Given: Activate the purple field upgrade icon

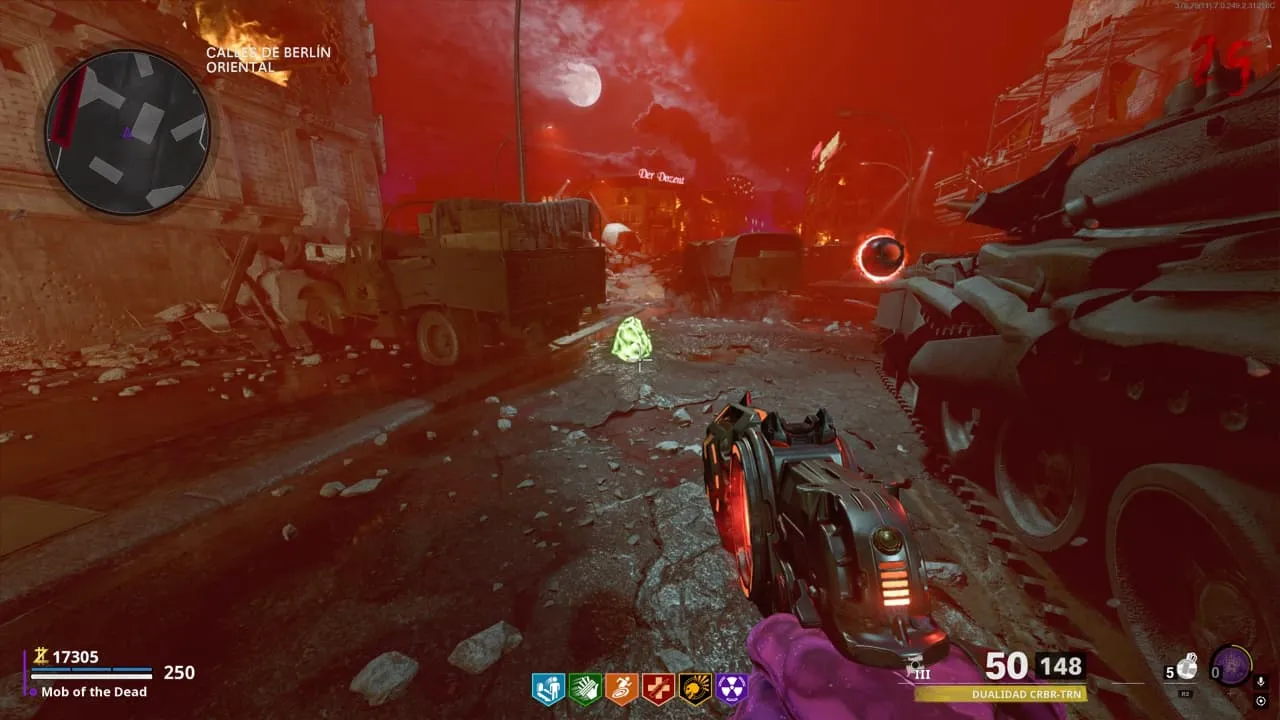Looking at the screenshot, I should coord(1230,665).
